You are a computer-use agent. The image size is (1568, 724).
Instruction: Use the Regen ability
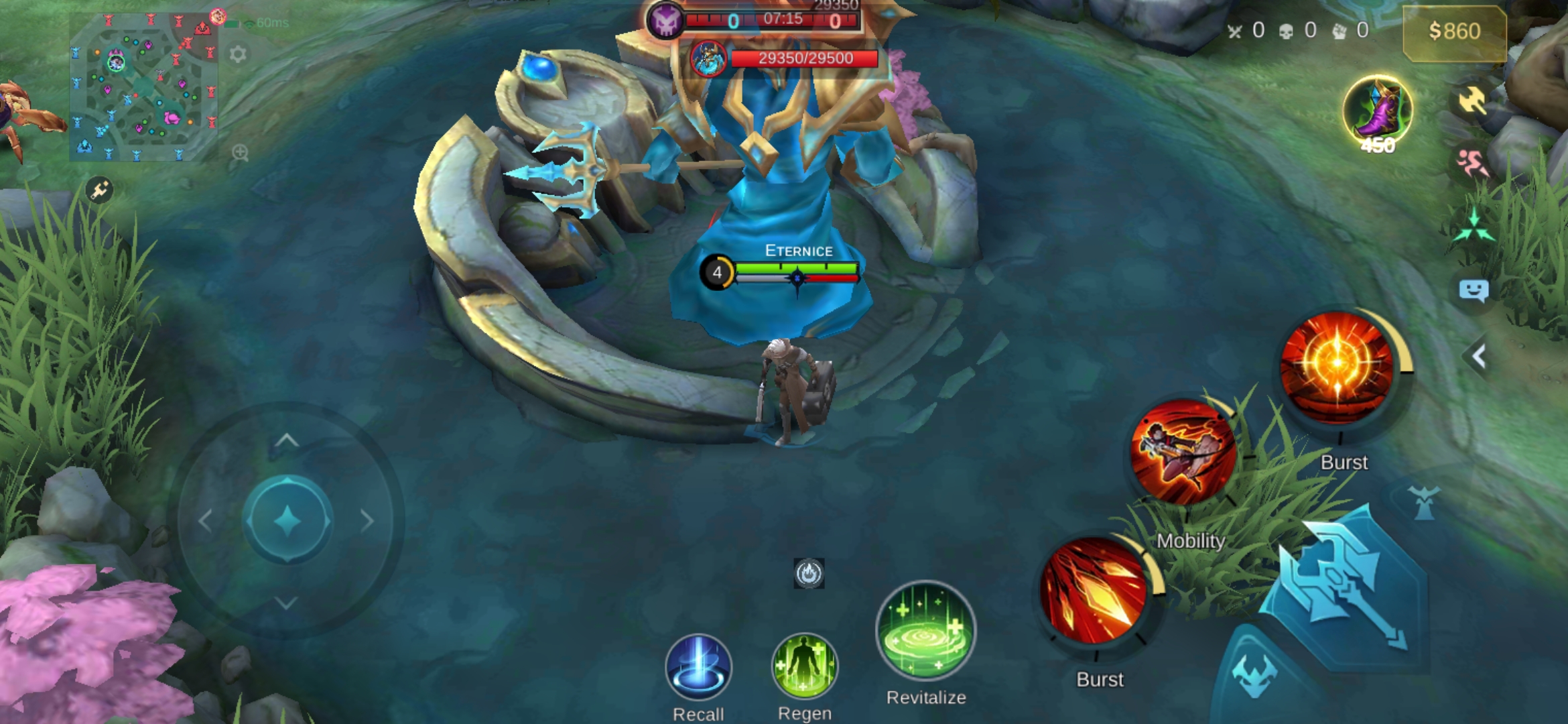[x=804, y=667]
